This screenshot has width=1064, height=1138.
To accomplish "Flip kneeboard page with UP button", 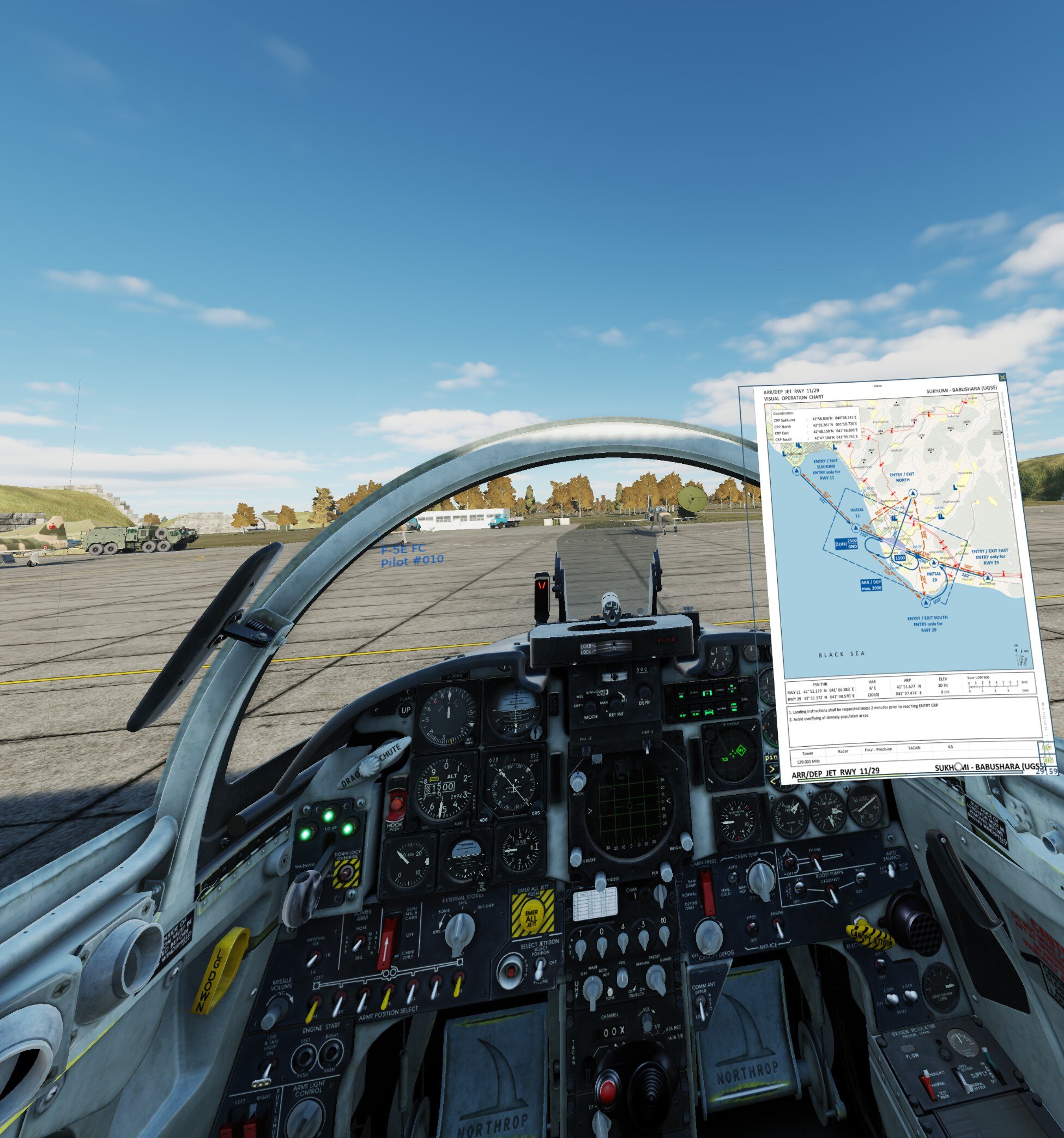I will click(1047, 748).
